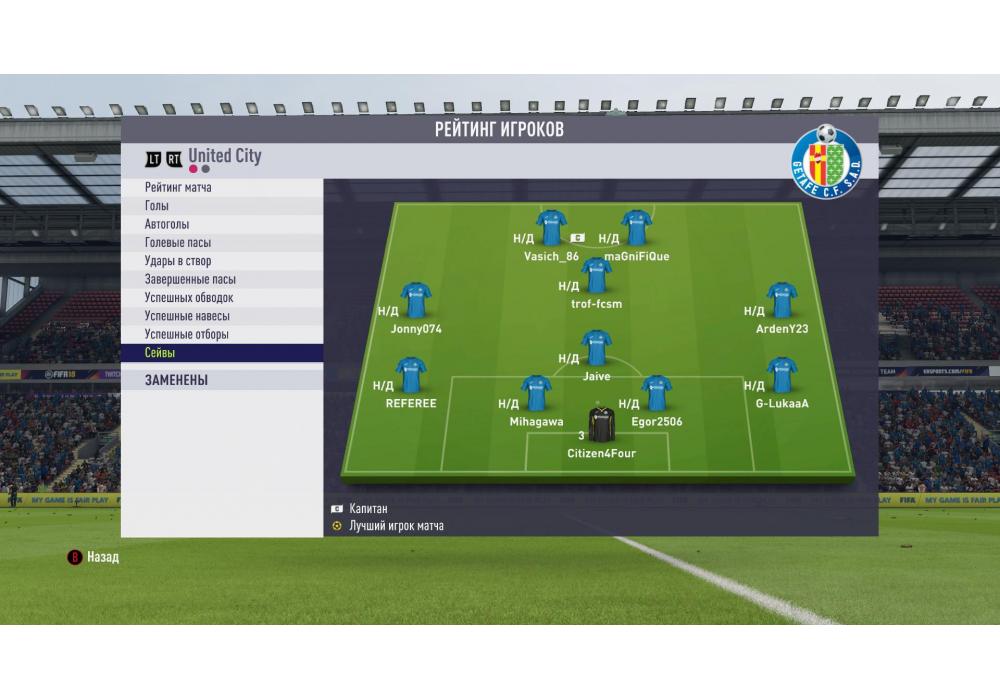This screenshot has width=1000, height=700.
Task: Pick player ArdenY23 on the formation
Action: click(x=782, y=300)
